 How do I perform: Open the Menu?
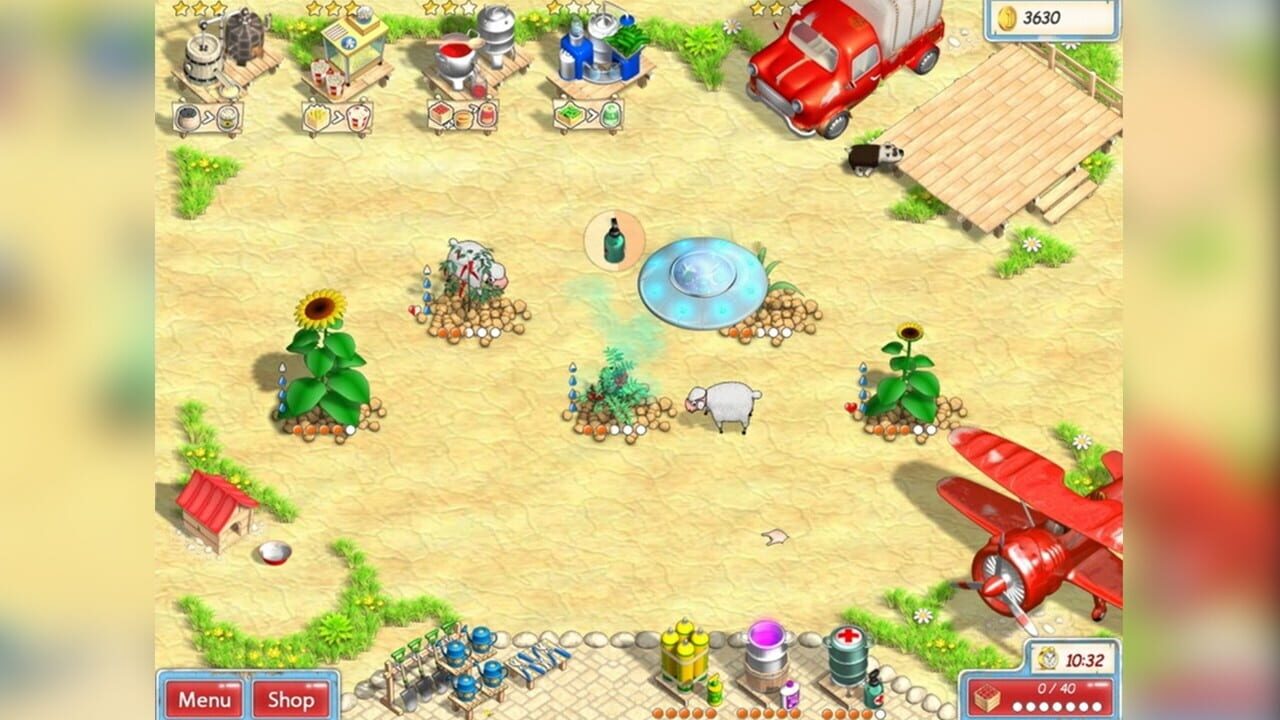(205, 701)
